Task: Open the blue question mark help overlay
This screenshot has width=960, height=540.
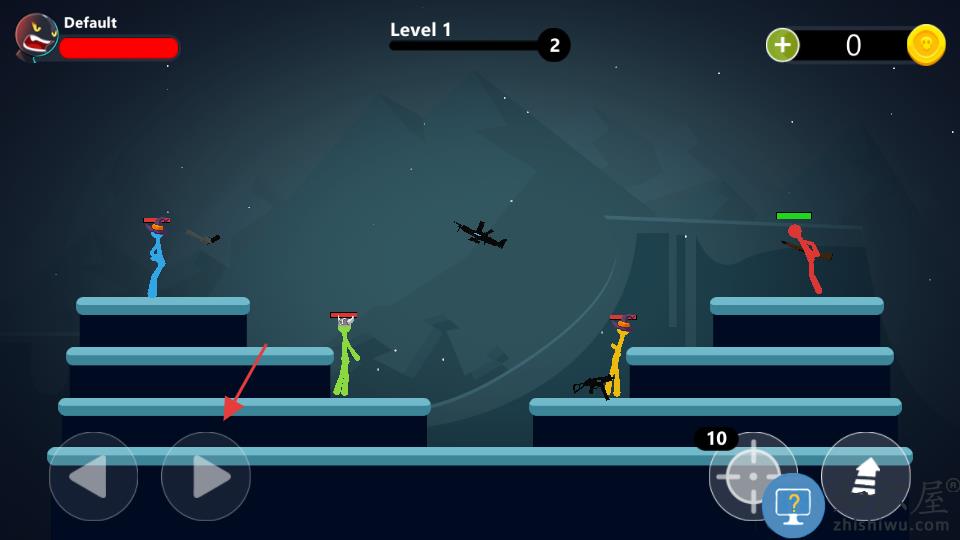Action: (793, 506)
